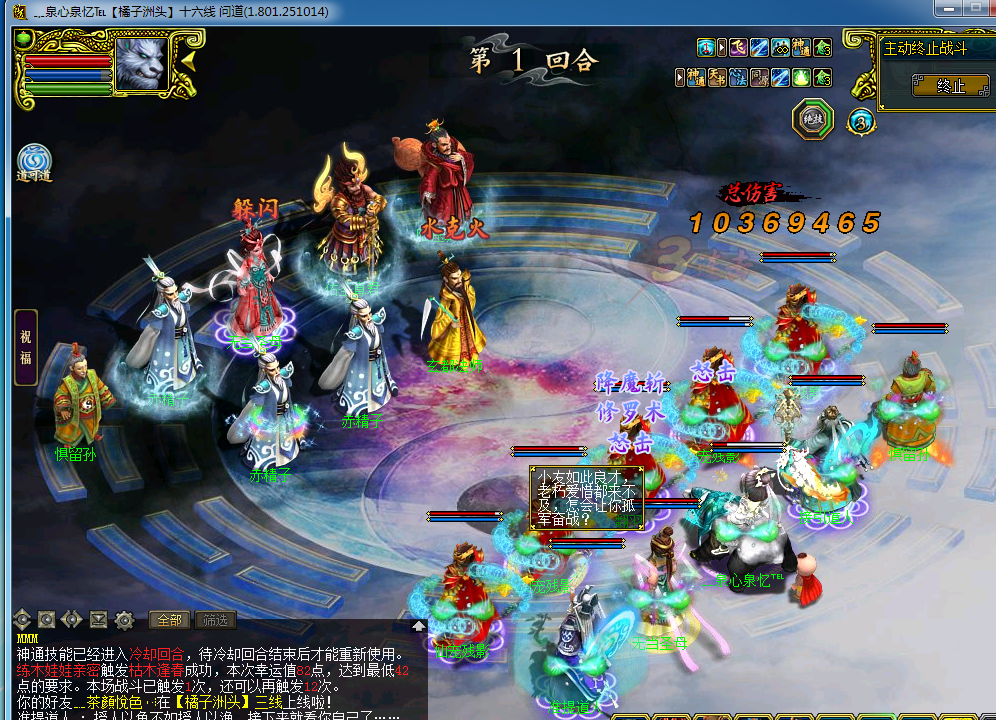The height and width of the screenshot is (720, 996).
Task: Open chat settings gear icon
Action: pyautogui.click(x=124, y=620)
